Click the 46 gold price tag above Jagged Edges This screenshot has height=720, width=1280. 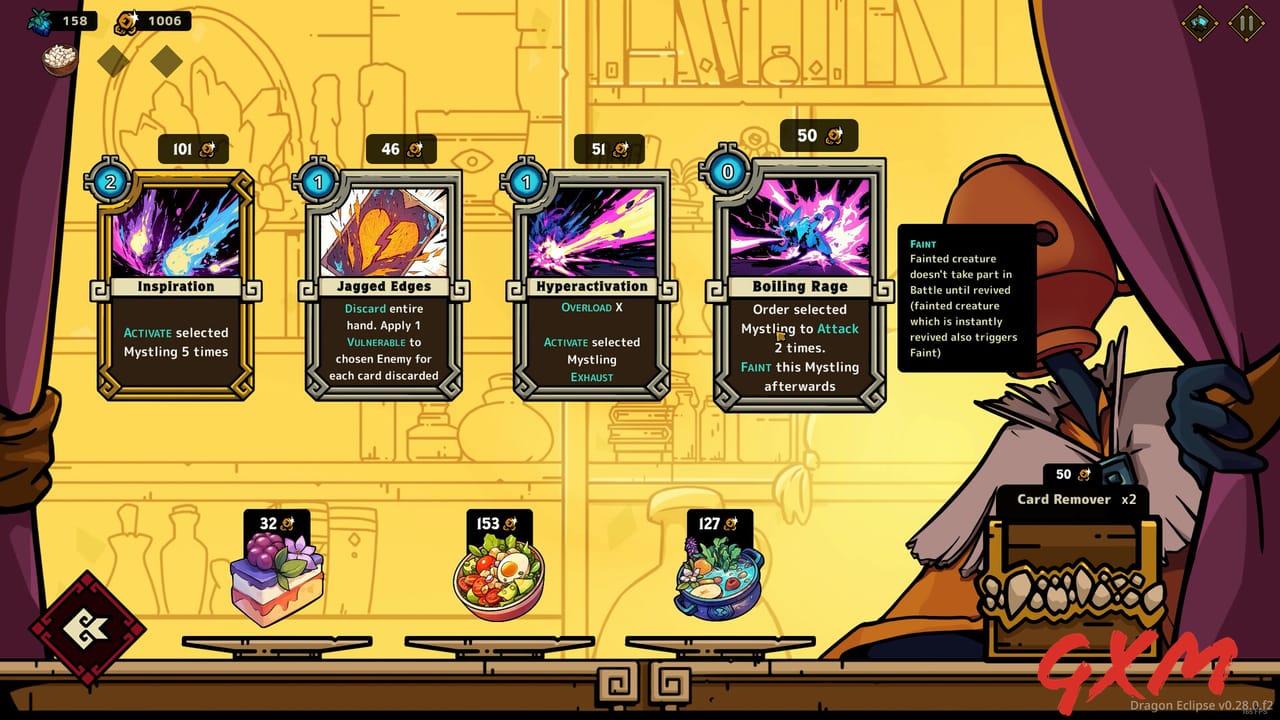point(400,148)
